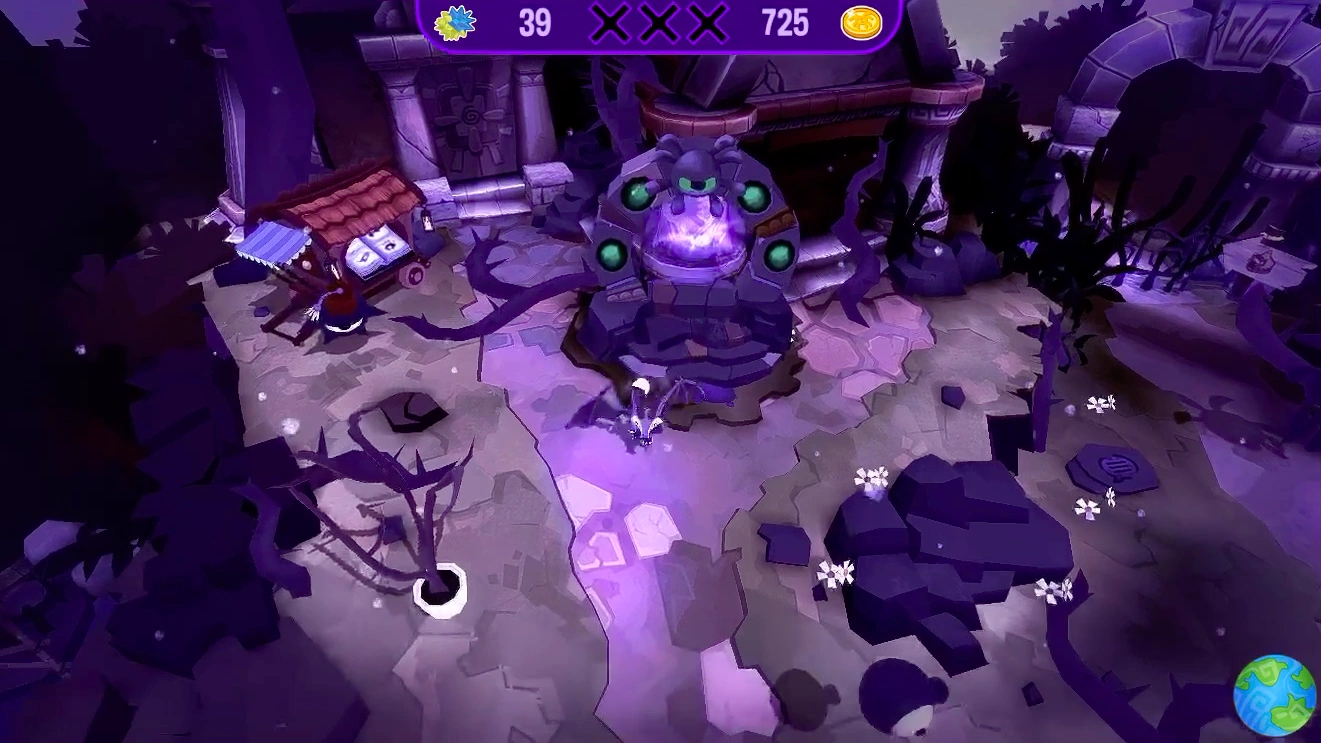Tap the dark hole in the ground
This screenshot has width=1321, height=743.
click(x=412, y=411)
